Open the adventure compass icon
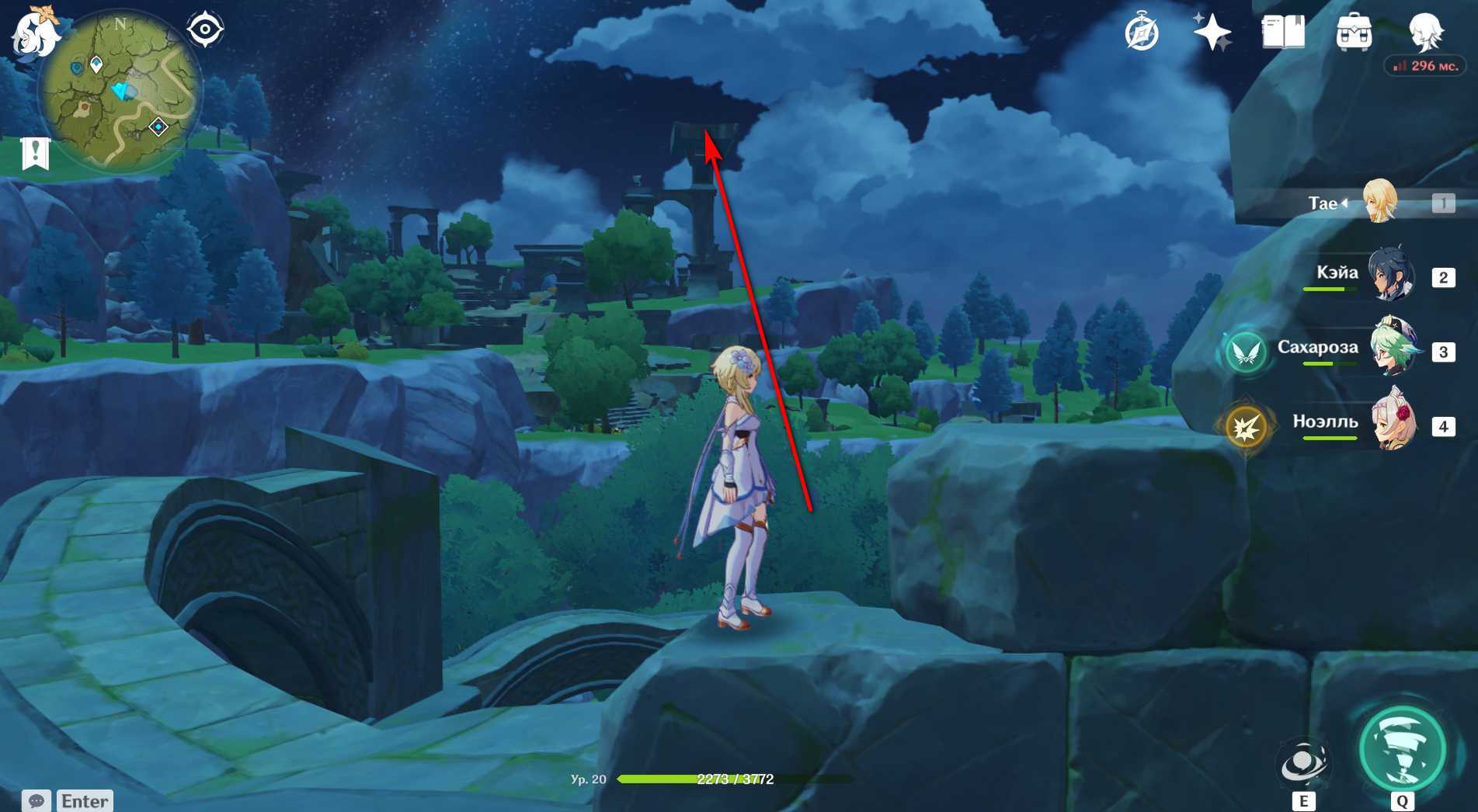1478x812 pixels. [1142, 33]
